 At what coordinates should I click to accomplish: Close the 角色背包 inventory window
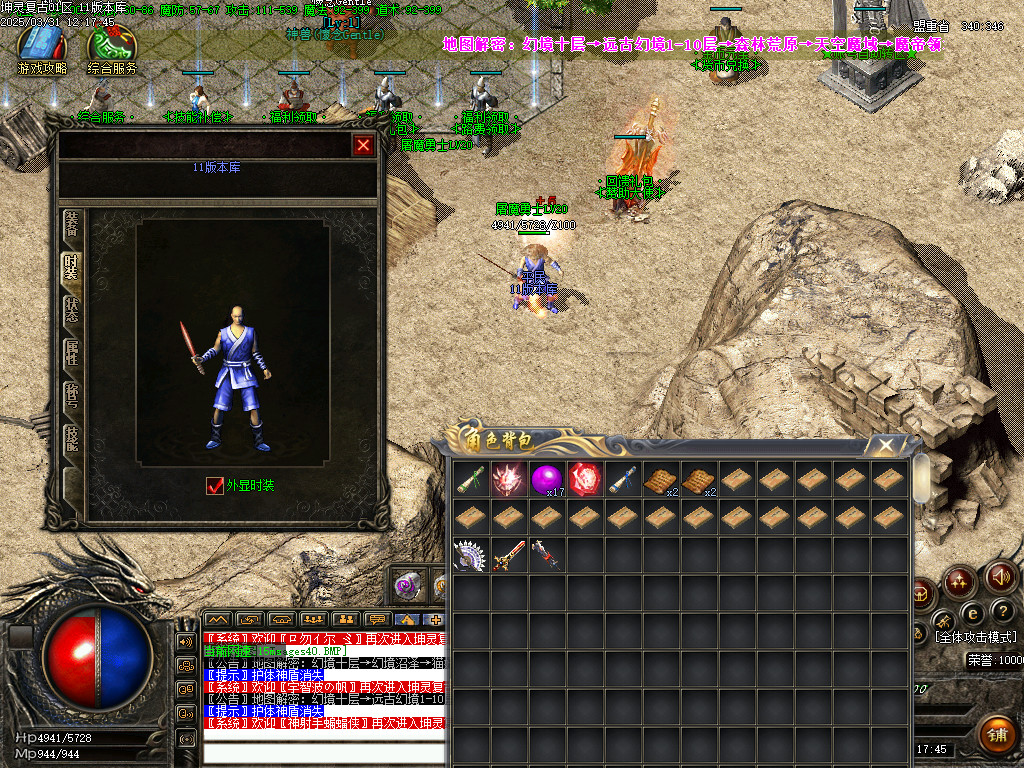pyautogui.click(x=885, y=445)
